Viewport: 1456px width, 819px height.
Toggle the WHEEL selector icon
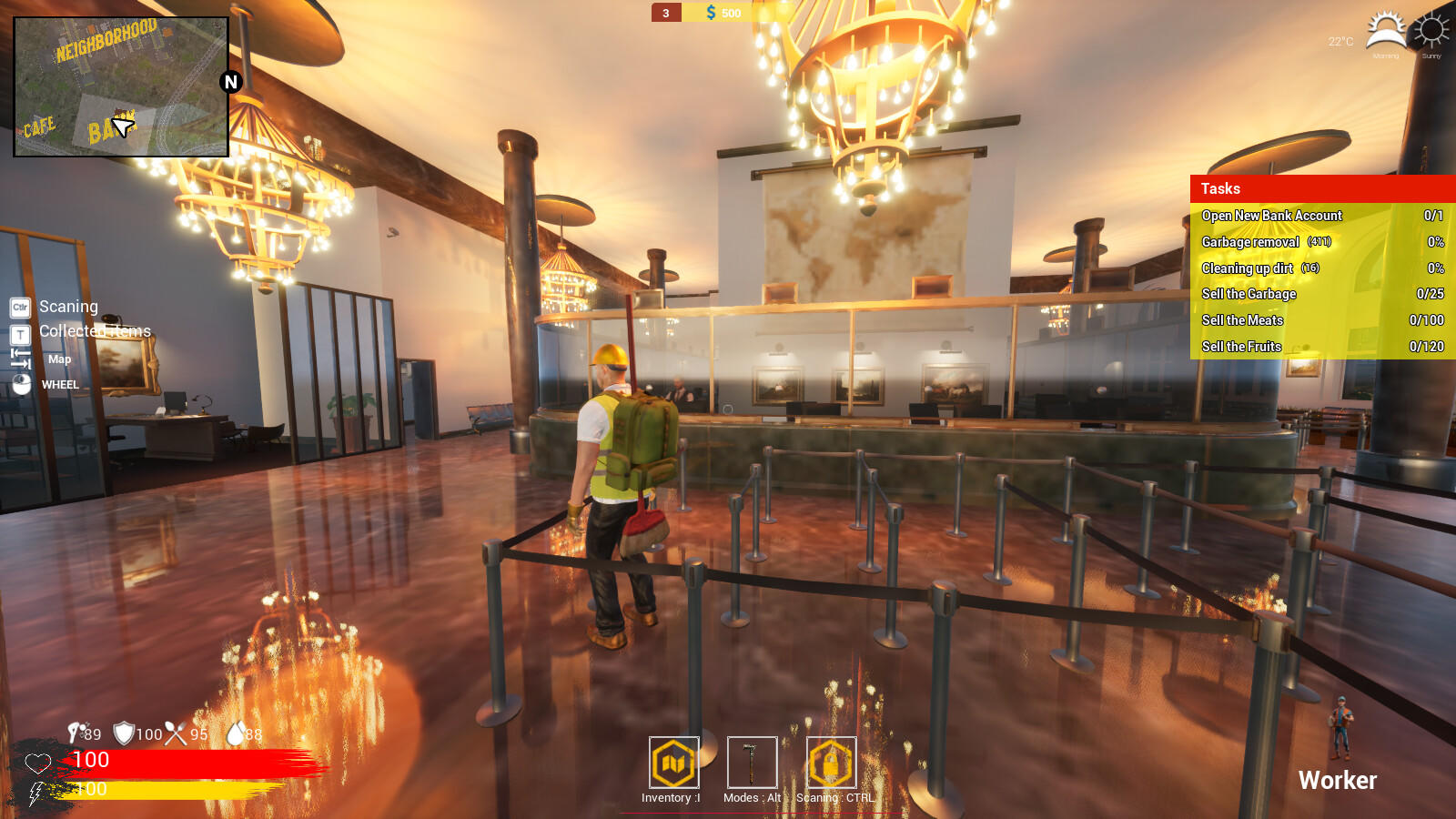19,385
